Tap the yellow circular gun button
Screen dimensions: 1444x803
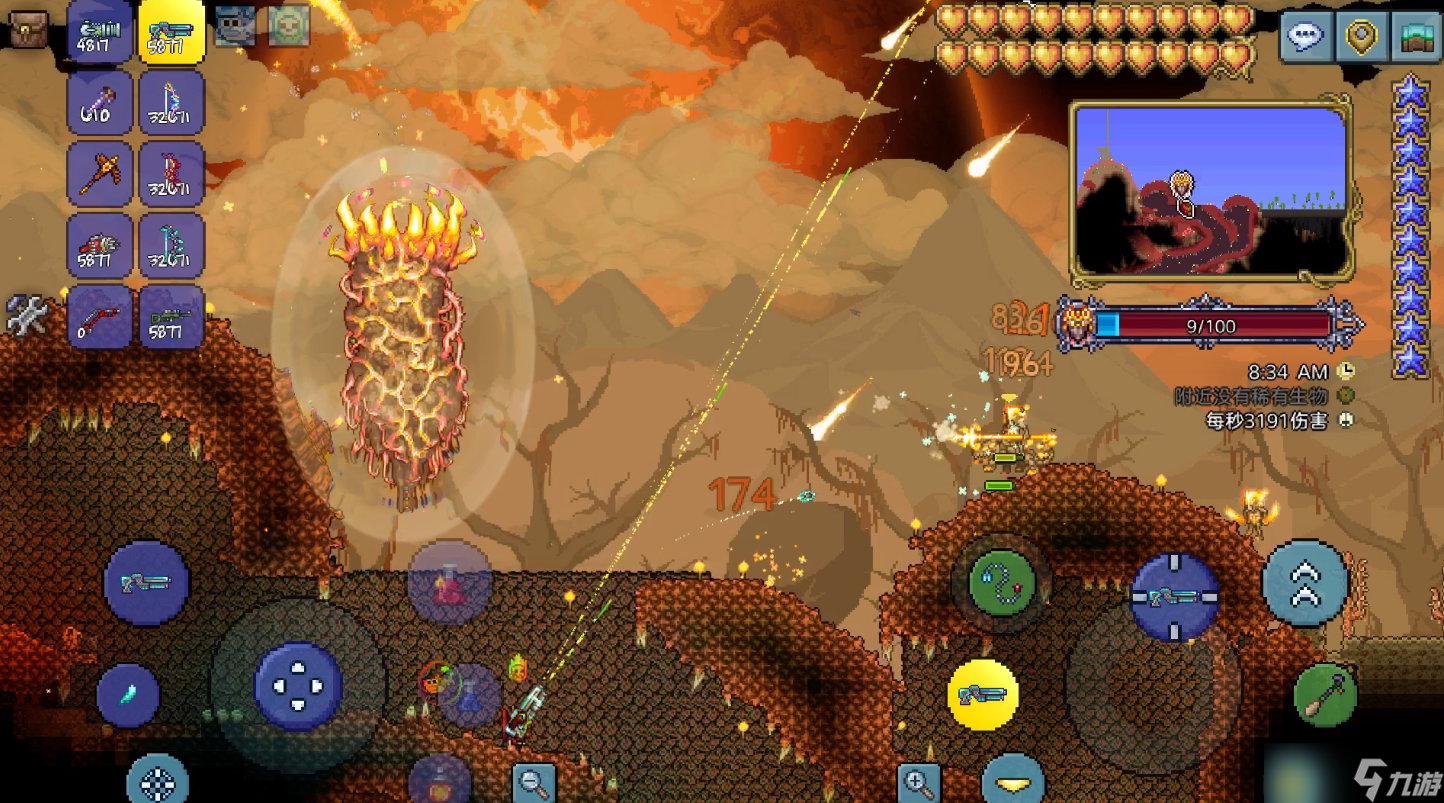[983, 694]
